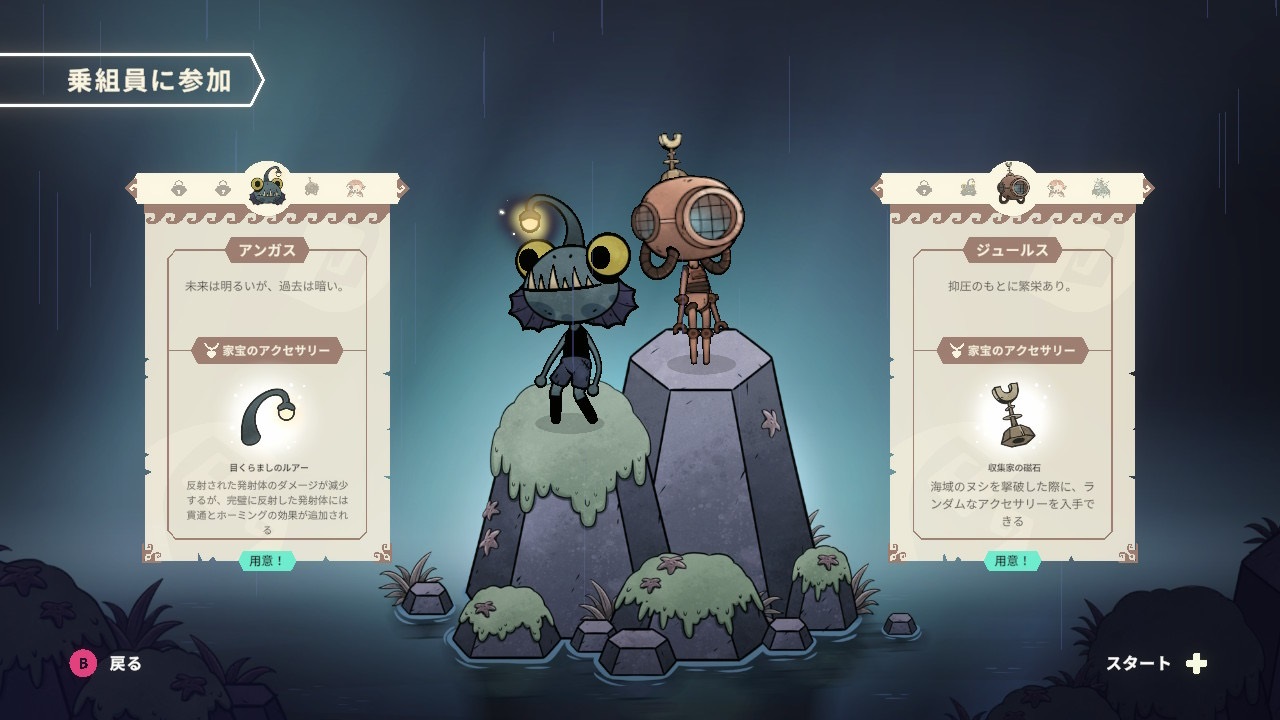Click right arrow on Jules's character selector
The image size is (1280, 720).
[1148, 187]
